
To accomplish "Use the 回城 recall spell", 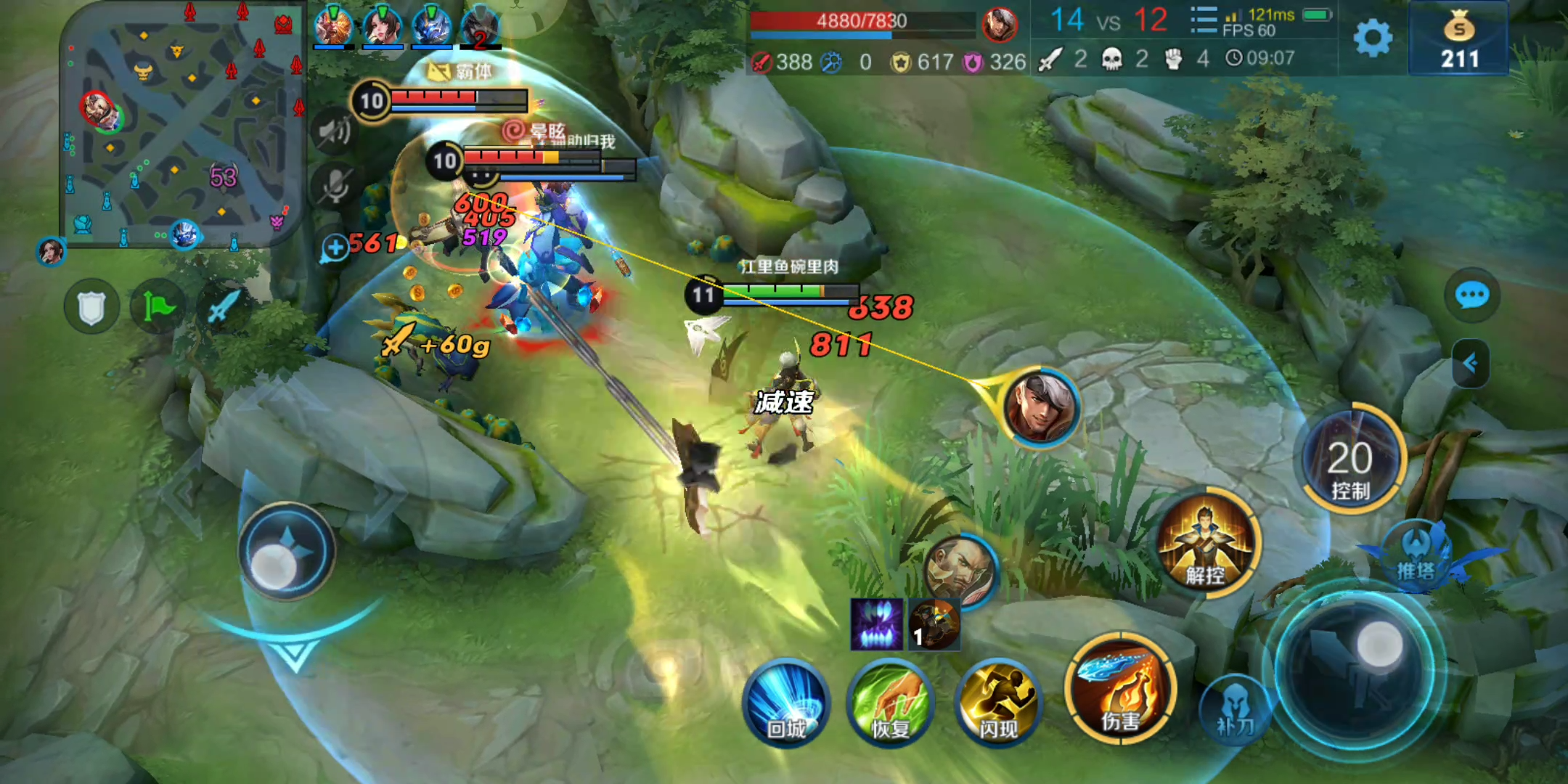I will (787, 703).
